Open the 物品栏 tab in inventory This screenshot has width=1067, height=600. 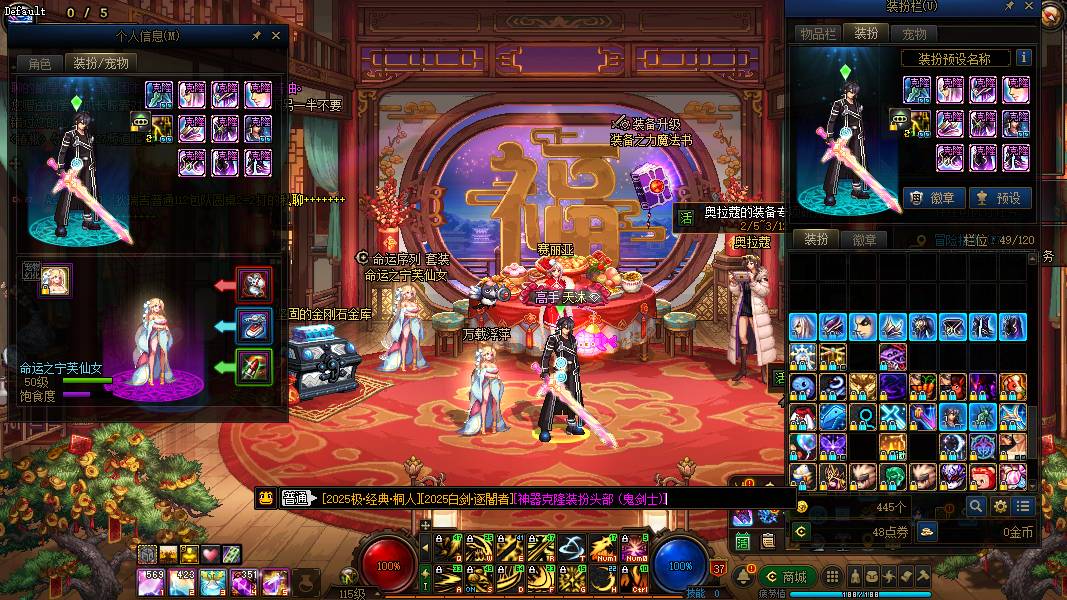pyautogui.click(x=817, y=34)
